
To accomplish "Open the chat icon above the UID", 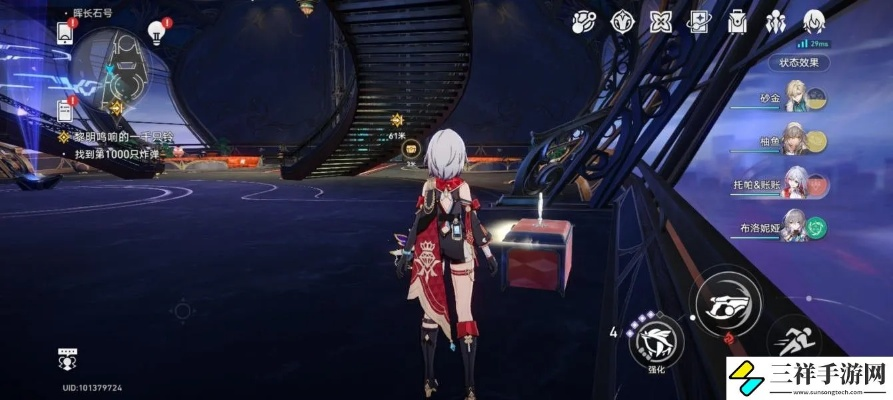I will click(67, 358).
